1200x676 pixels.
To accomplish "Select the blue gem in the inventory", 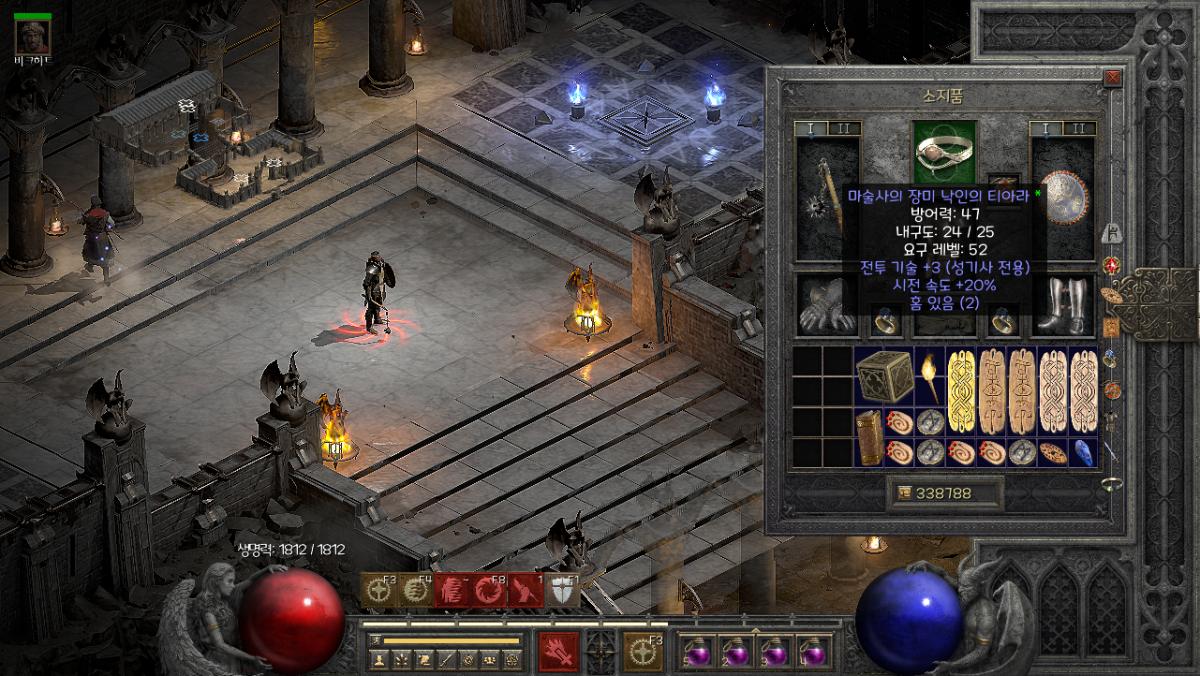I will [1083, 452].
